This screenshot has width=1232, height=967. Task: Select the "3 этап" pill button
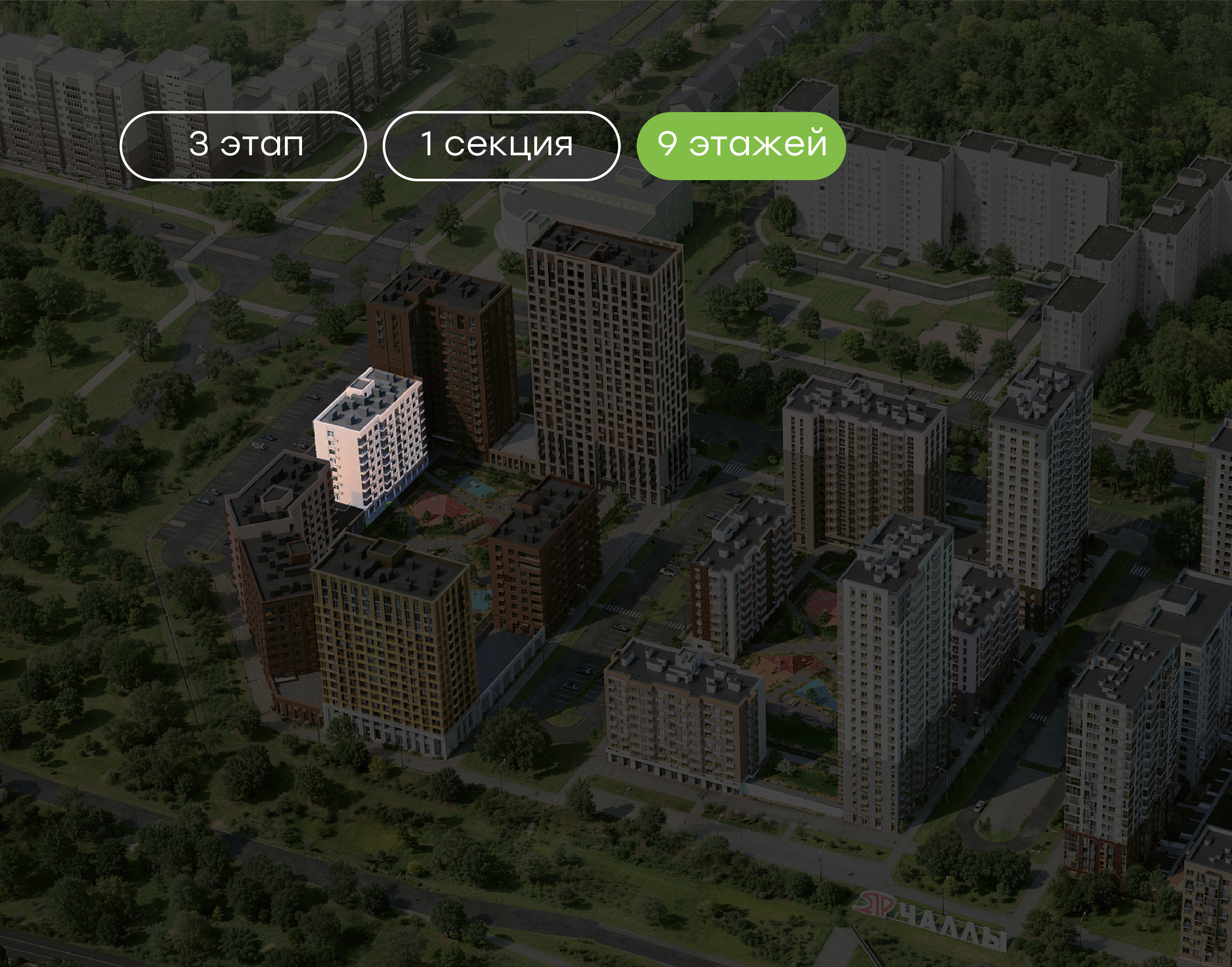tap(243, 146)
